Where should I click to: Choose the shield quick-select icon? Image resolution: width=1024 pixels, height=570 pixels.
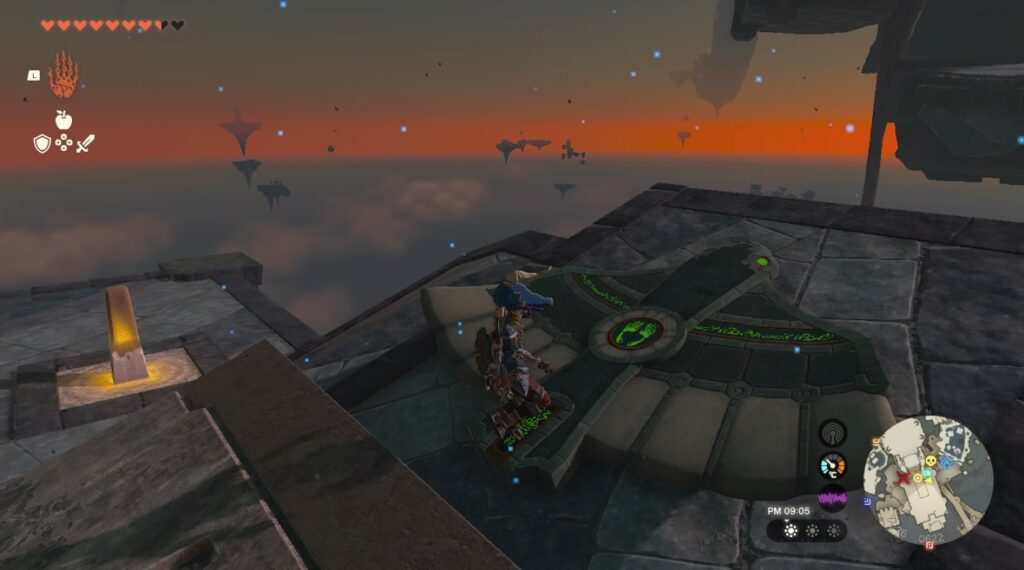tap(42, 144)
